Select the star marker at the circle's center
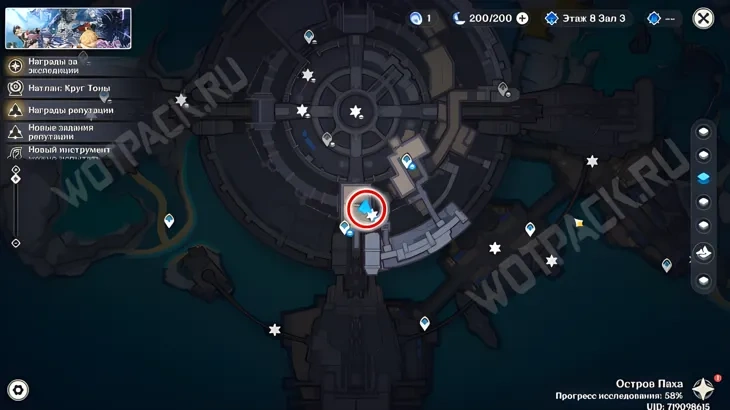 (355, 111)
